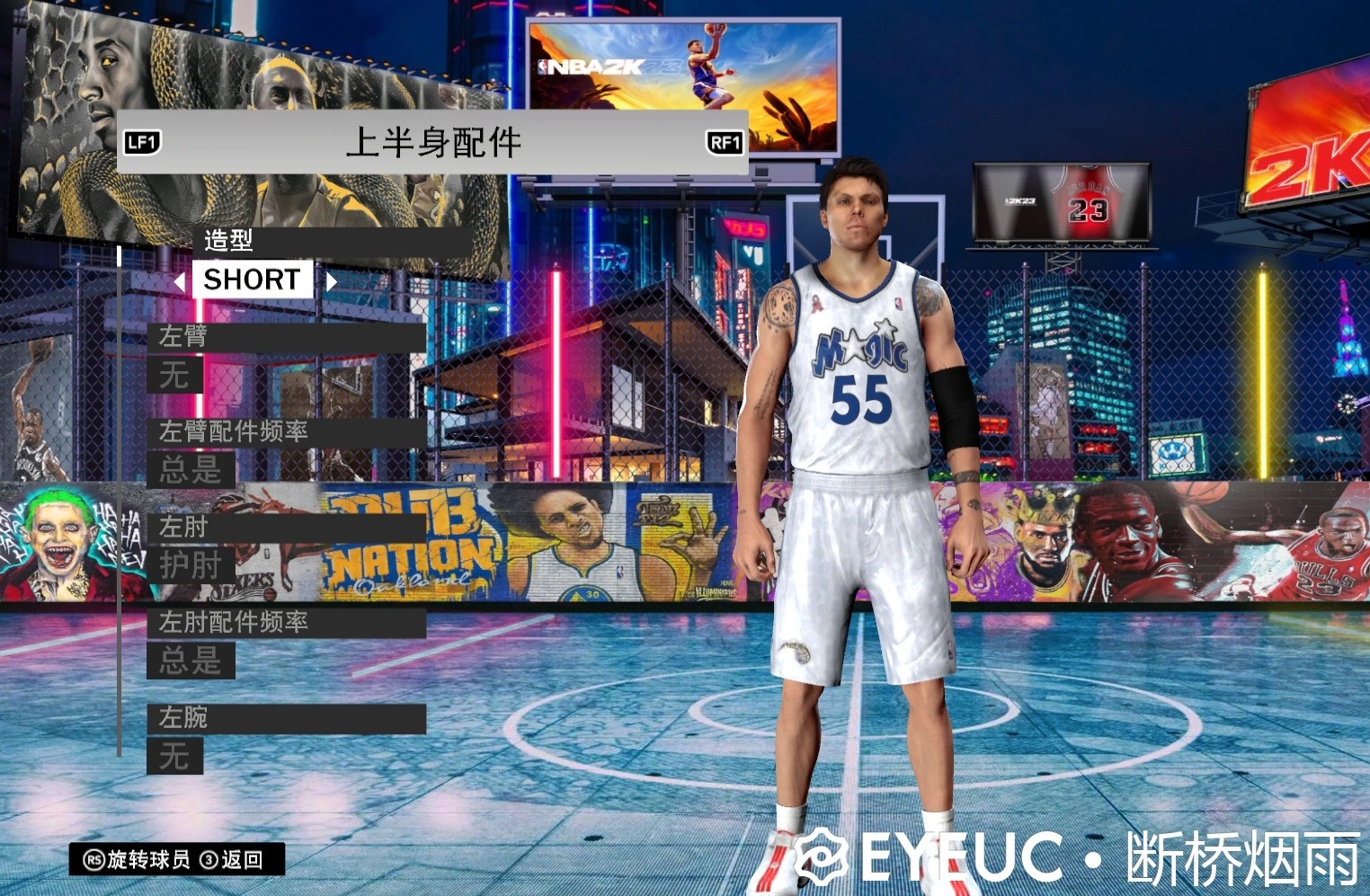Select 无 under 左臂 option
The height and width of the screenshot is (896, 1370).
coord(173,377)
